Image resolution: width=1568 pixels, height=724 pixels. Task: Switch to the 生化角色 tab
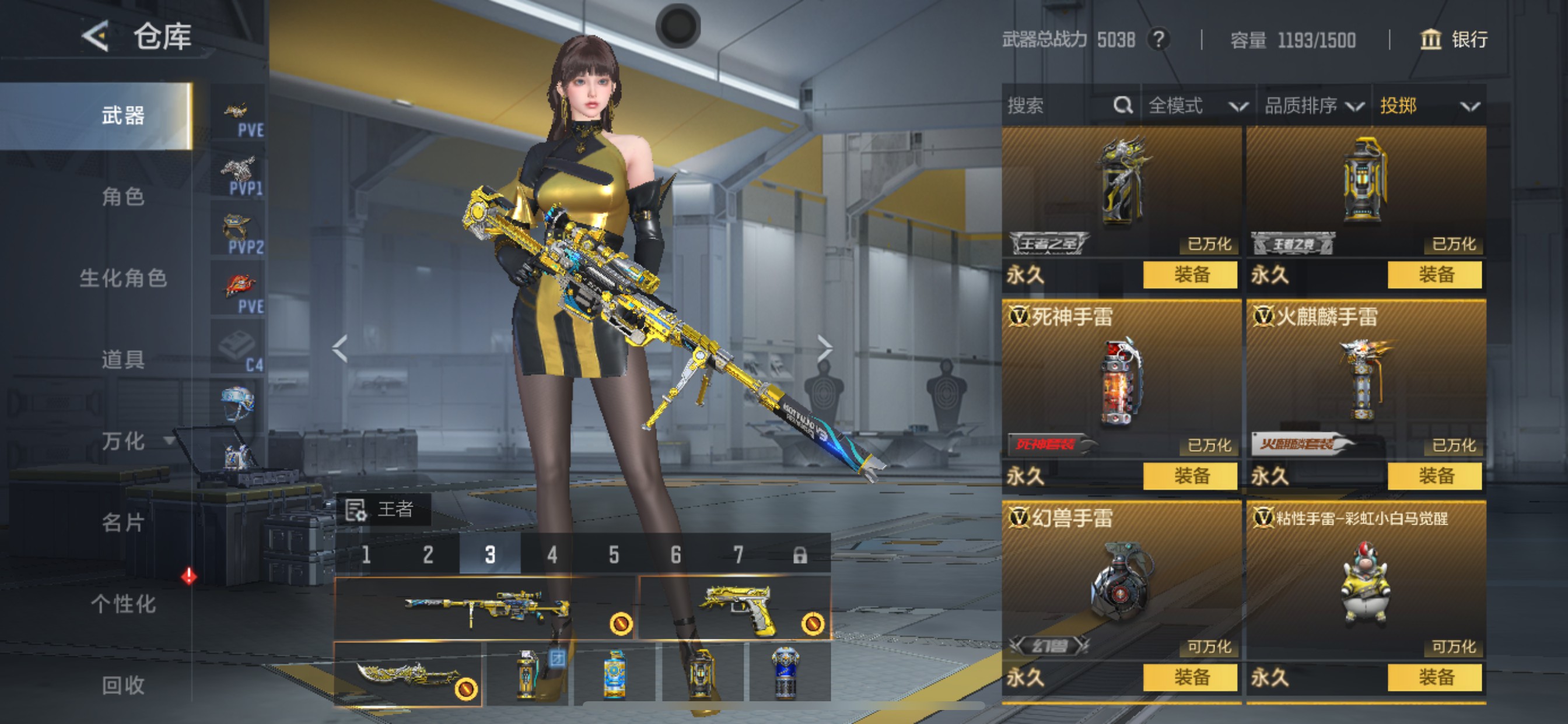pyautogui.click(x=123, y=278)
